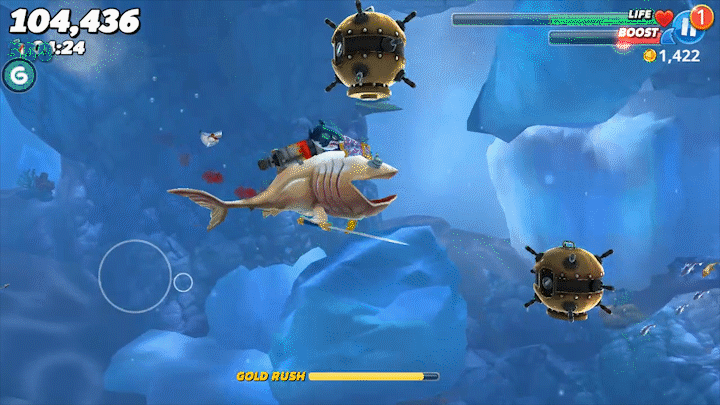This screenshot has height=405, width=720.
Task: Pause the game with the pause button
Action: (x=689, y=27)
